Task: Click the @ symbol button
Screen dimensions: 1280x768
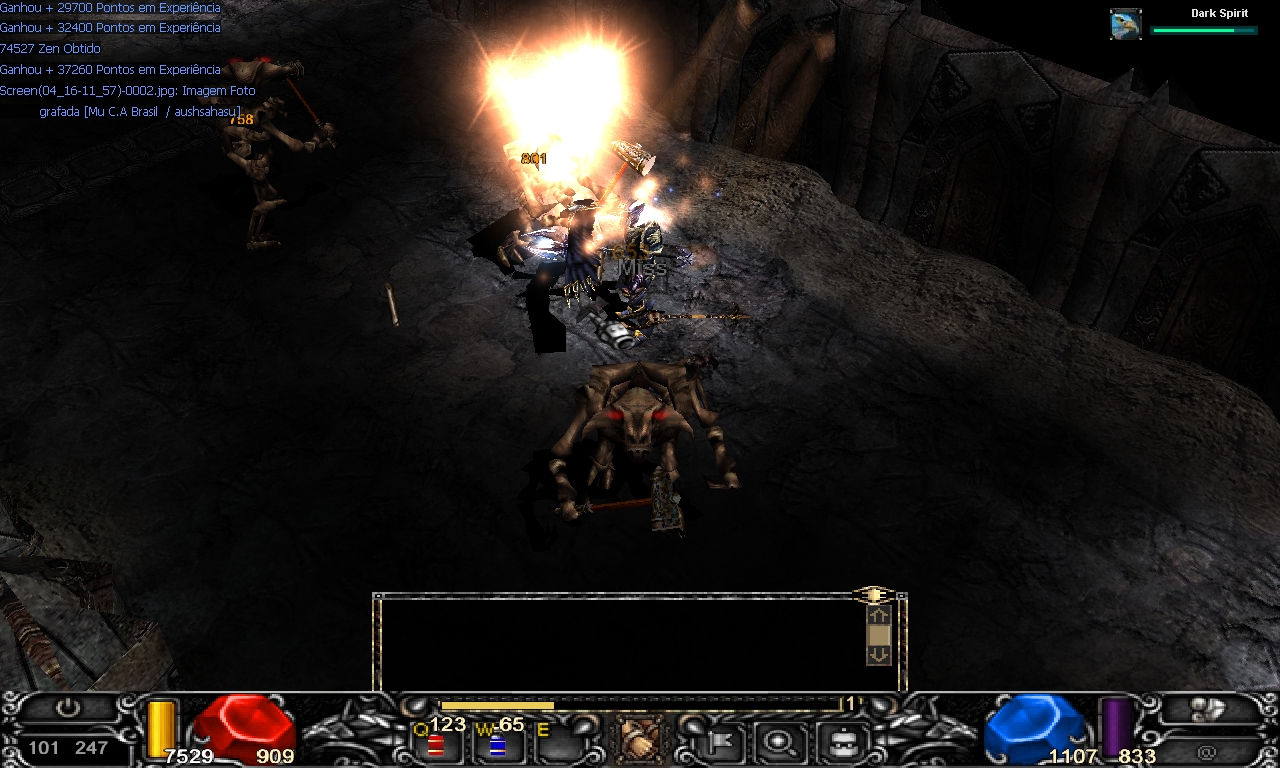Action: (x=1207, y=751)
